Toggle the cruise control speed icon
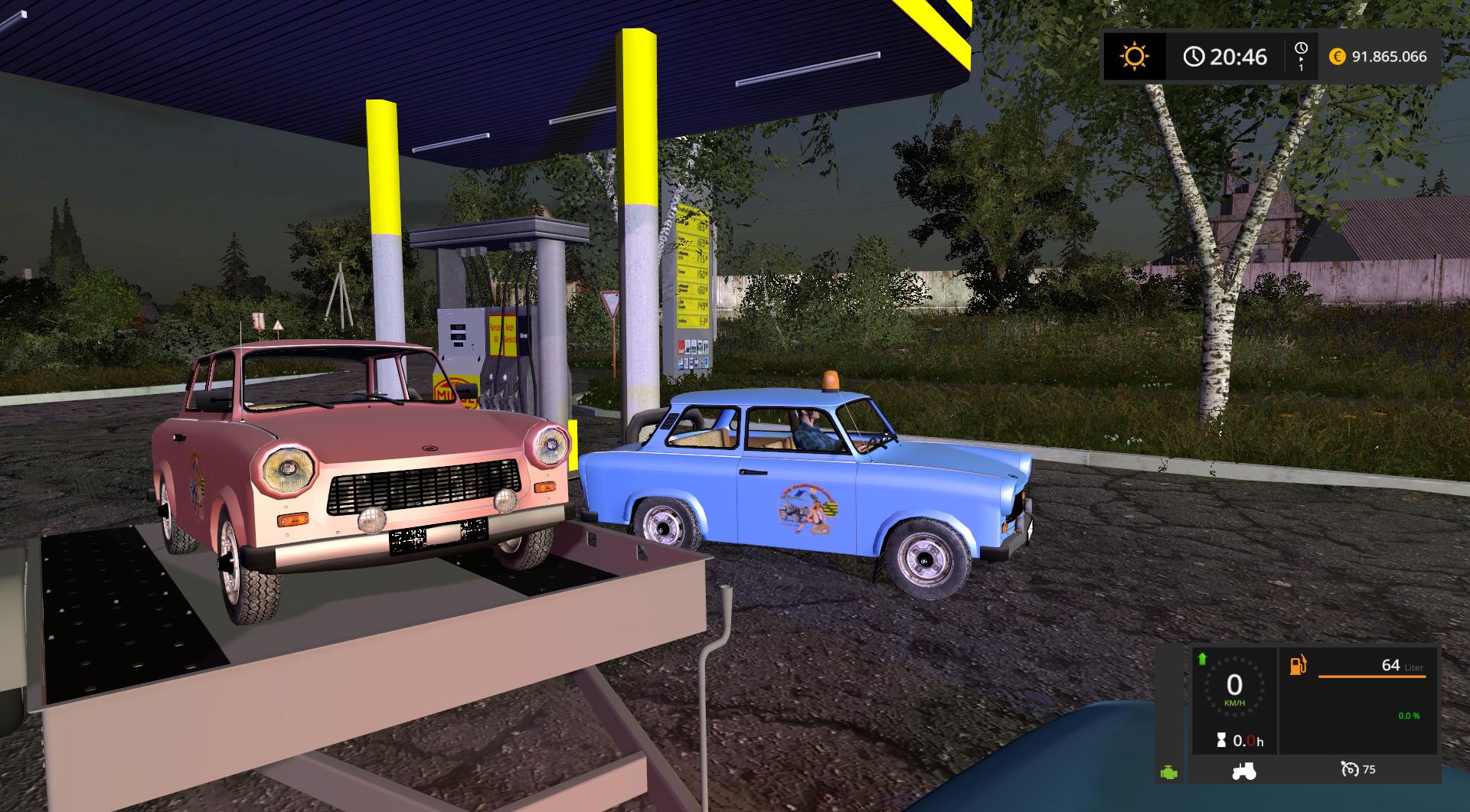The height and width of the screenshot is (812, 1470). [x=1349, y=769]
